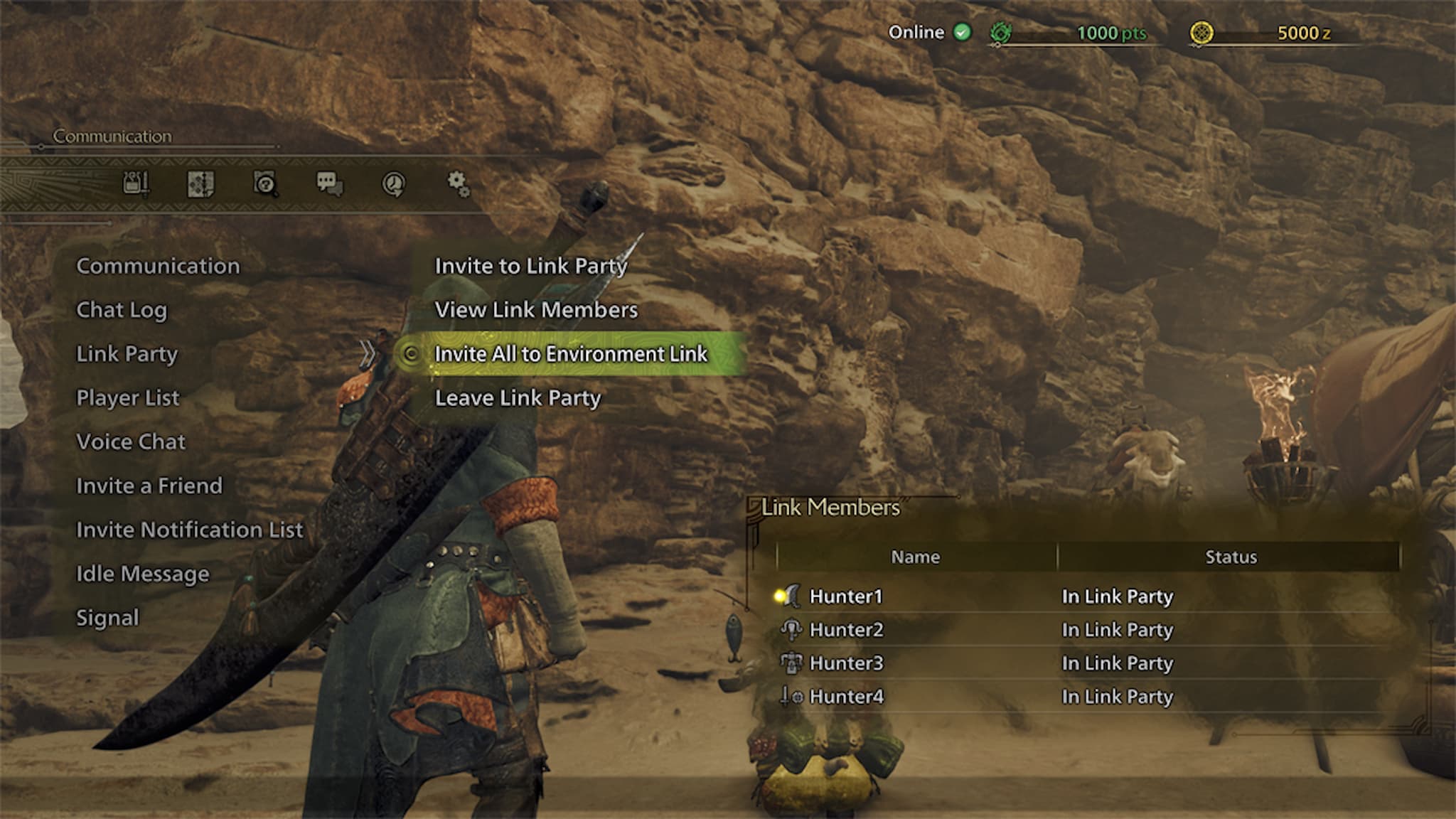Click the glowing radio marker beside Invite All
The width and height of the screenshot is (1456, 819).
point(411,353)
